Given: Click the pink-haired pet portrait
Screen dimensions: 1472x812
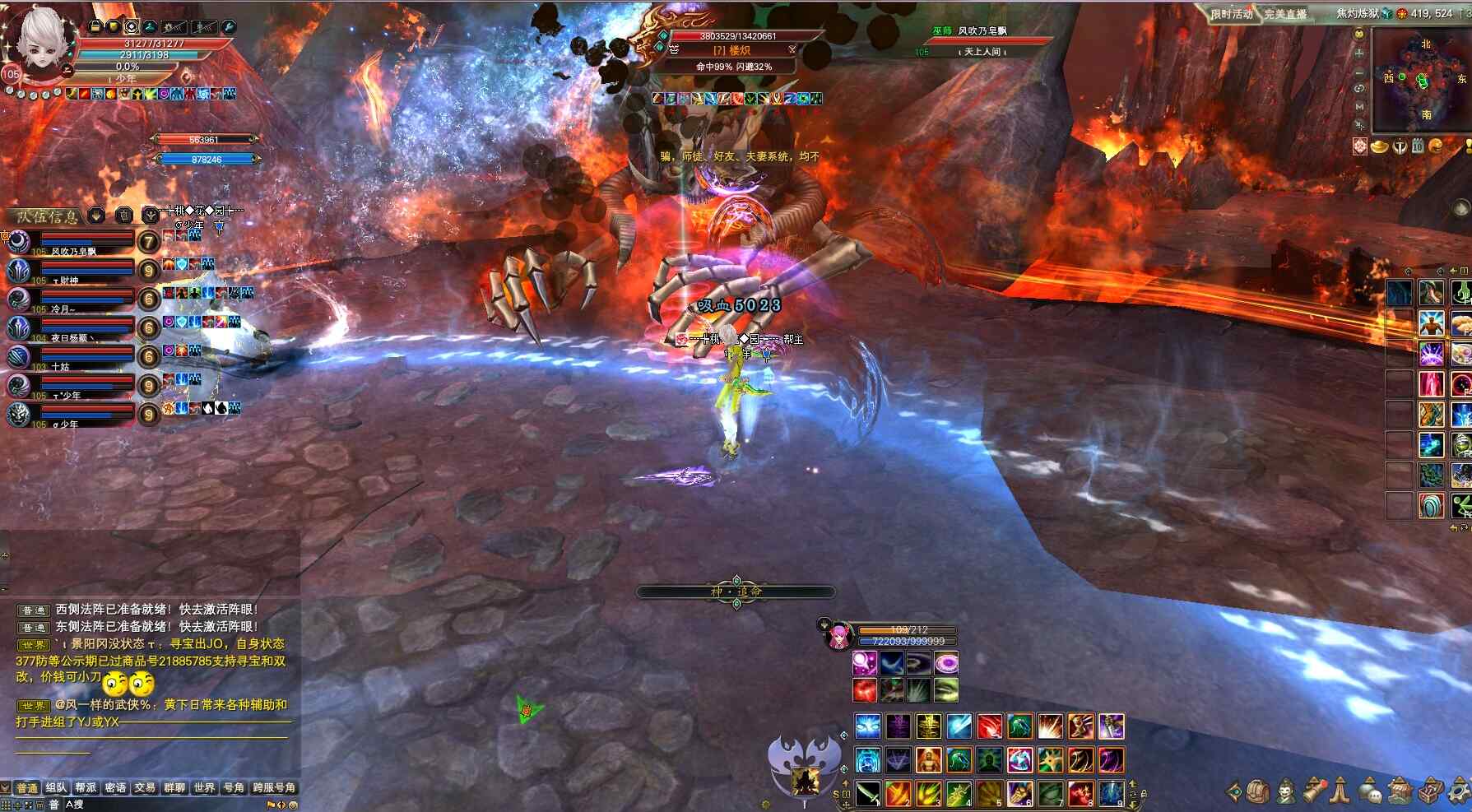Looking at the screenshot, I should pos(838,635).
